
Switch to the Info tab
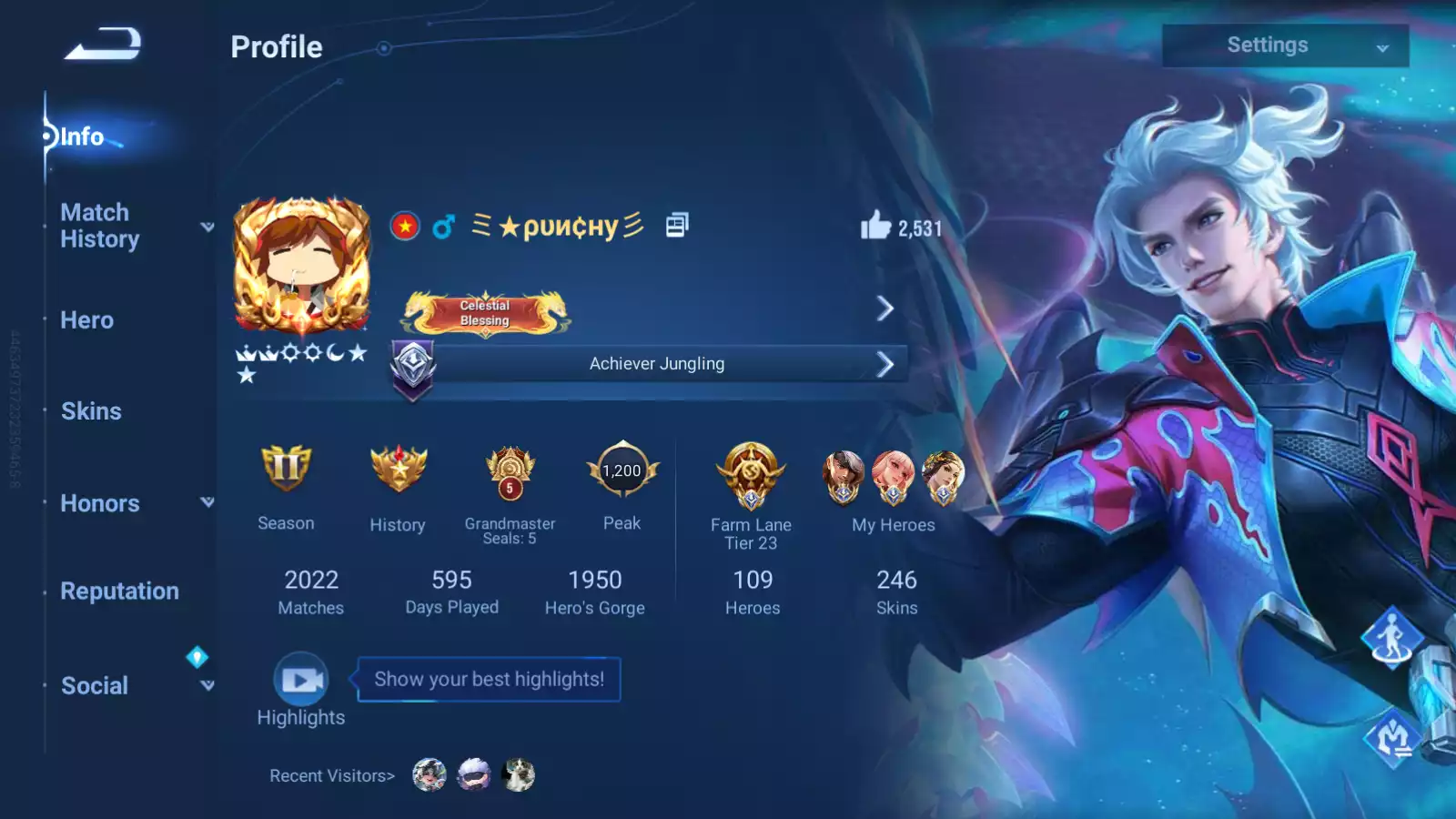pos(82,136)
